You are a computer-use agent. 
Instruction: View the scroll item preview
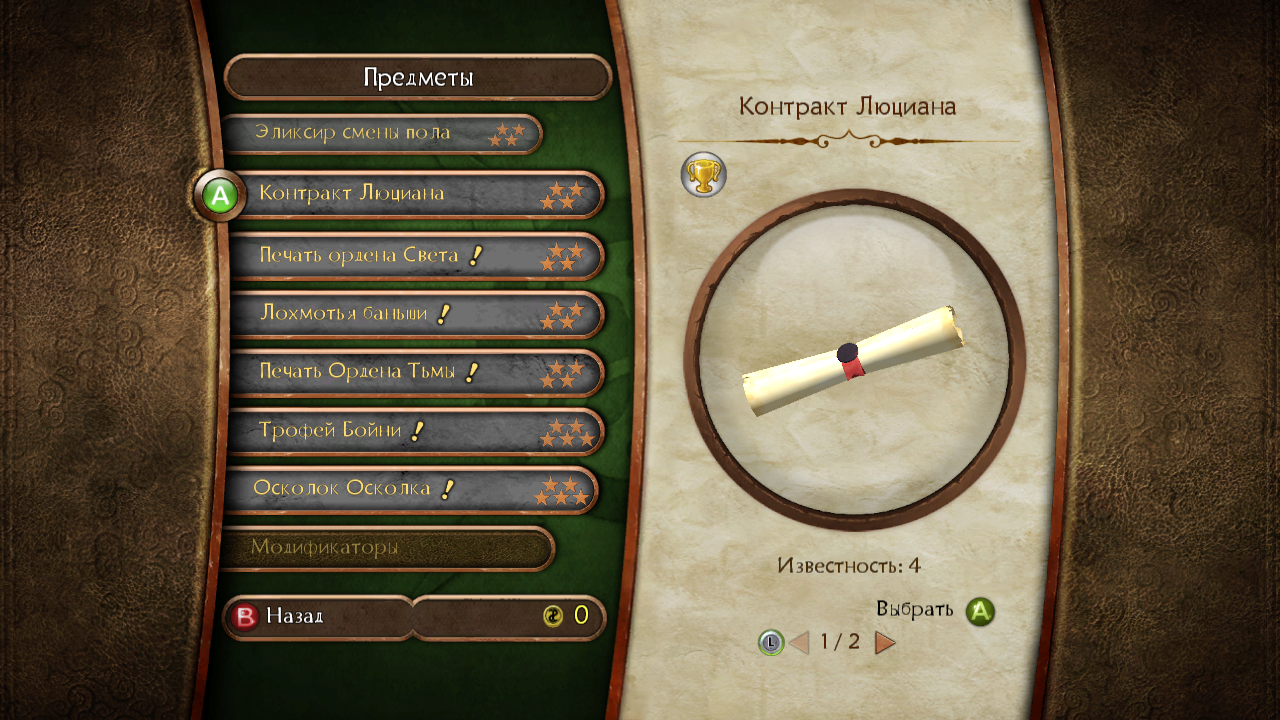[x=854, y=360]
